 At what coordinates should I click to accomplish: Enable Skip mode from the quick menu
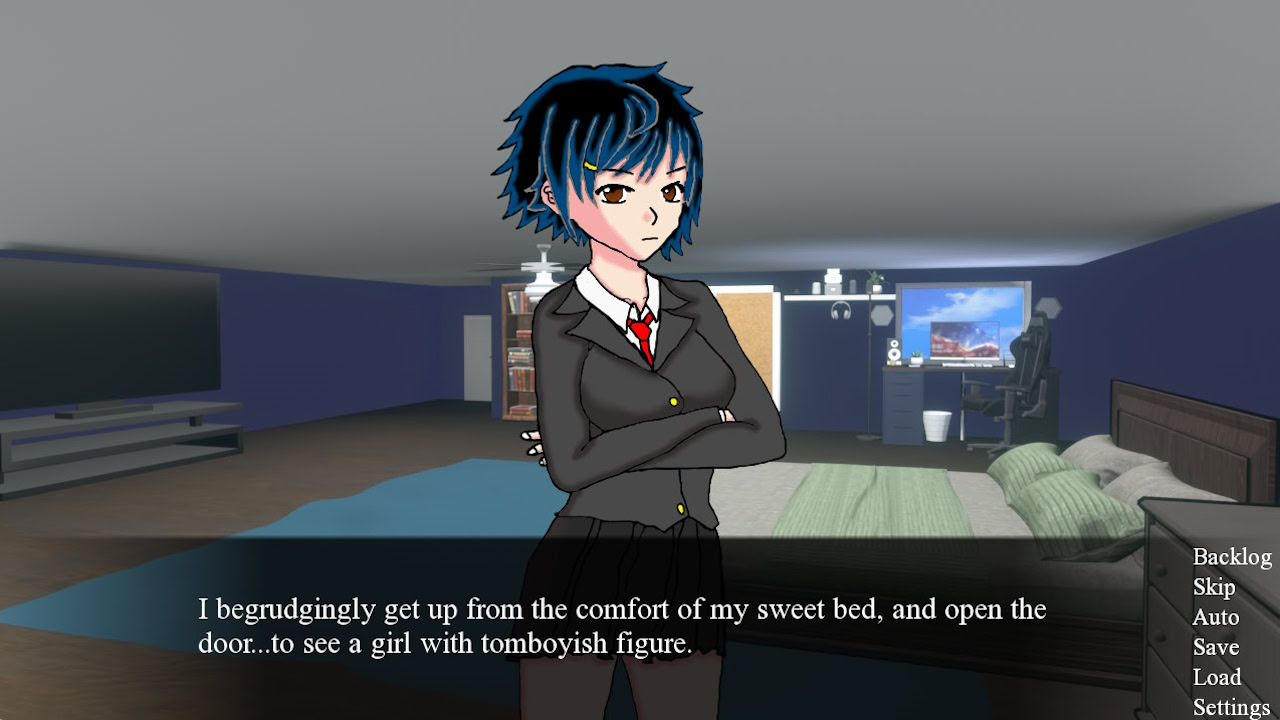coord(1213,588)
